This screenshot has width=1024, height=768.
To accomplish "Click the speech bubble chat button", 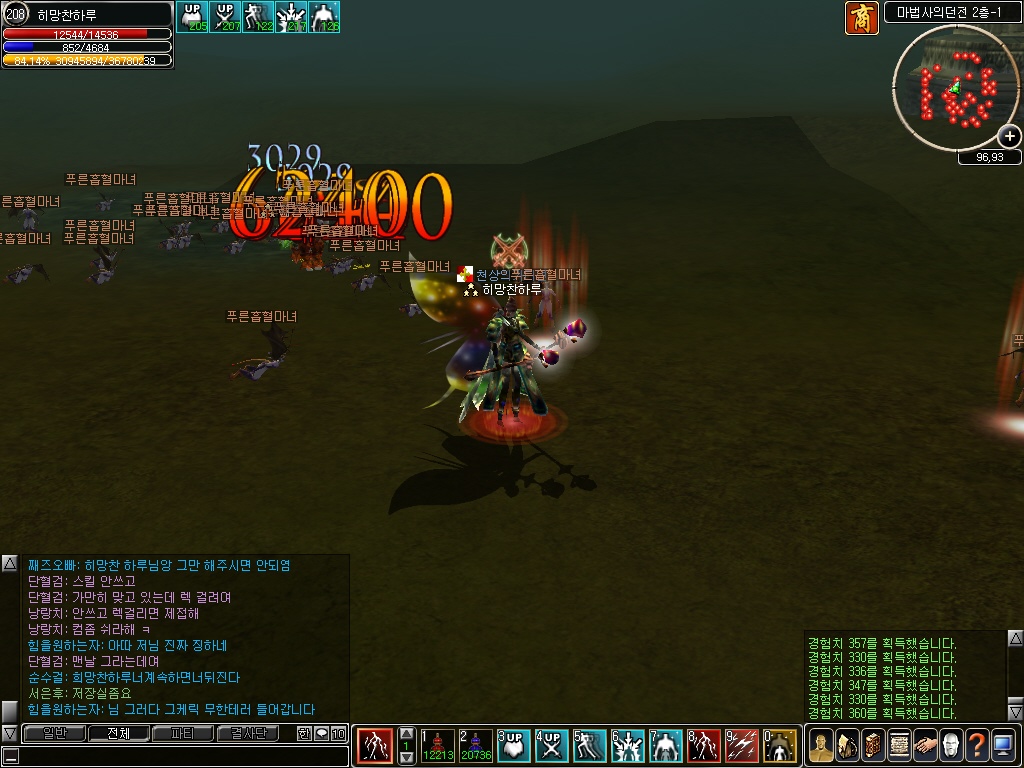I will pyautogui.click(x=321, y=733).
